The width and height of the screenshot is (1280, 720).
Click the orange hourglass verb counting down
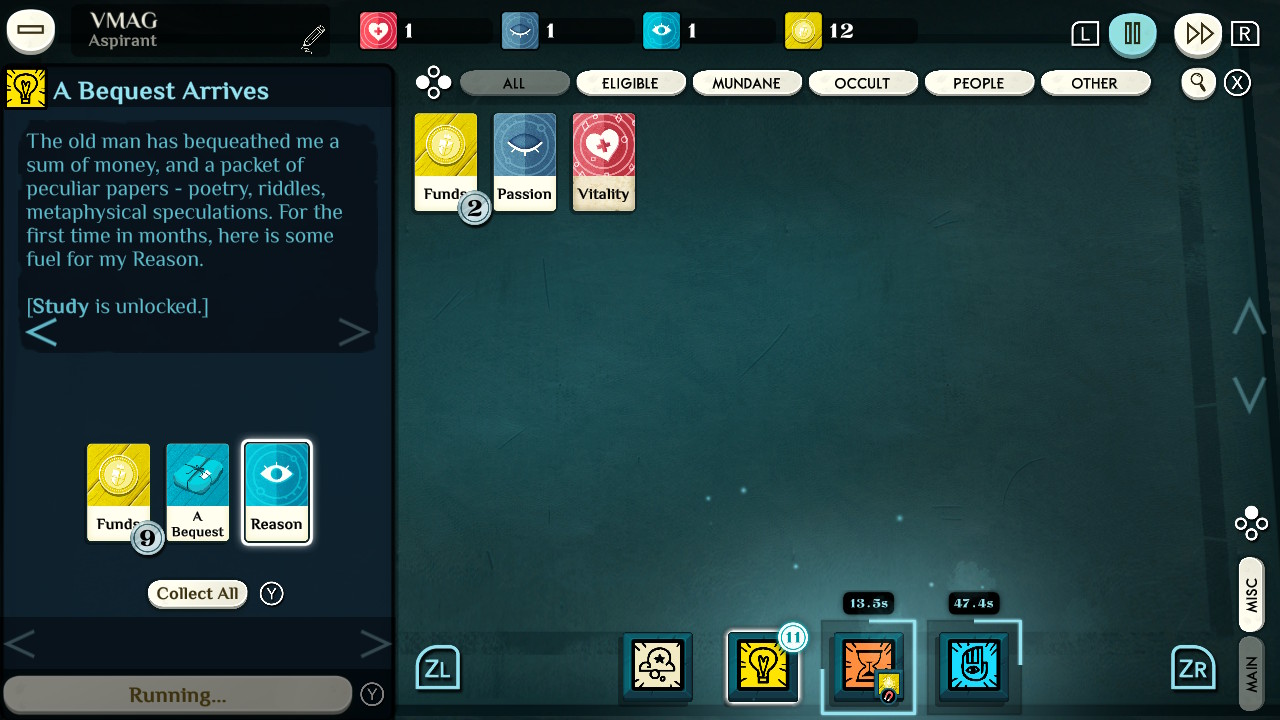868,667
